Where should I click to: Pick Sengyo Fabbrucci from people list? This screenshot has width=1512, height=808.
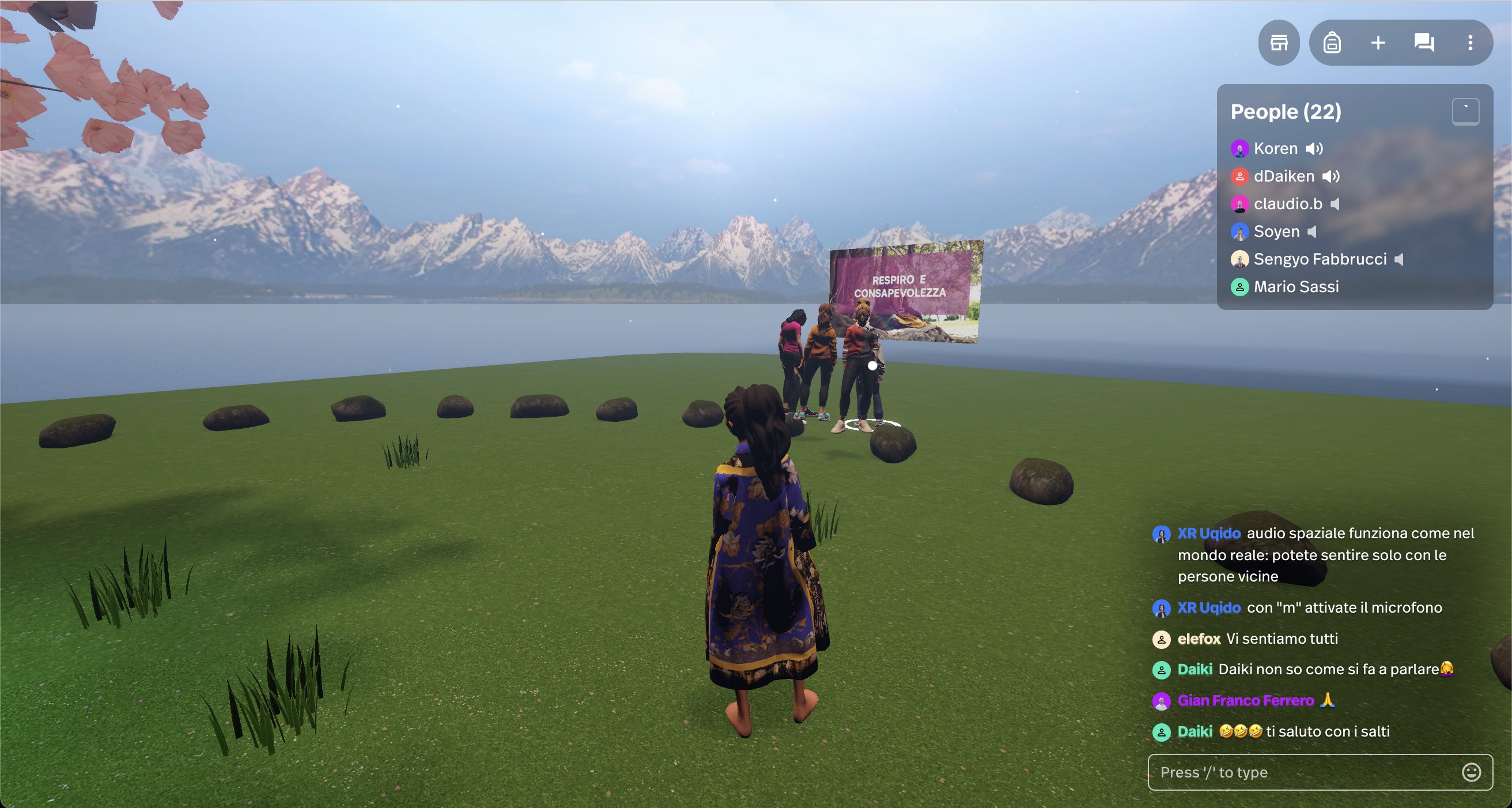pyautogui.click(x=1320, y=259)
